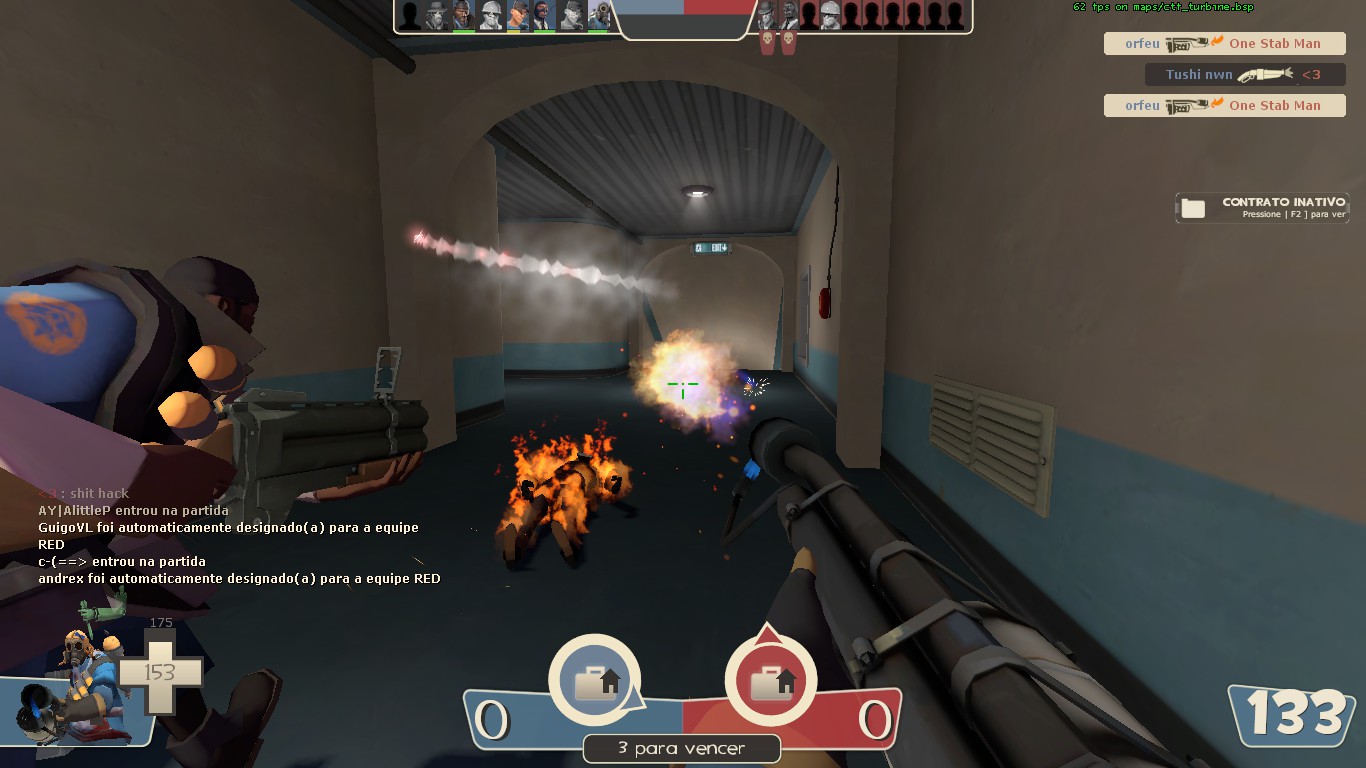Click the blue team intelligence briefcase icon
Image resolution: width=1366 pixels, height=768 pixels.
pyautogui.click(x=593, y=683)
